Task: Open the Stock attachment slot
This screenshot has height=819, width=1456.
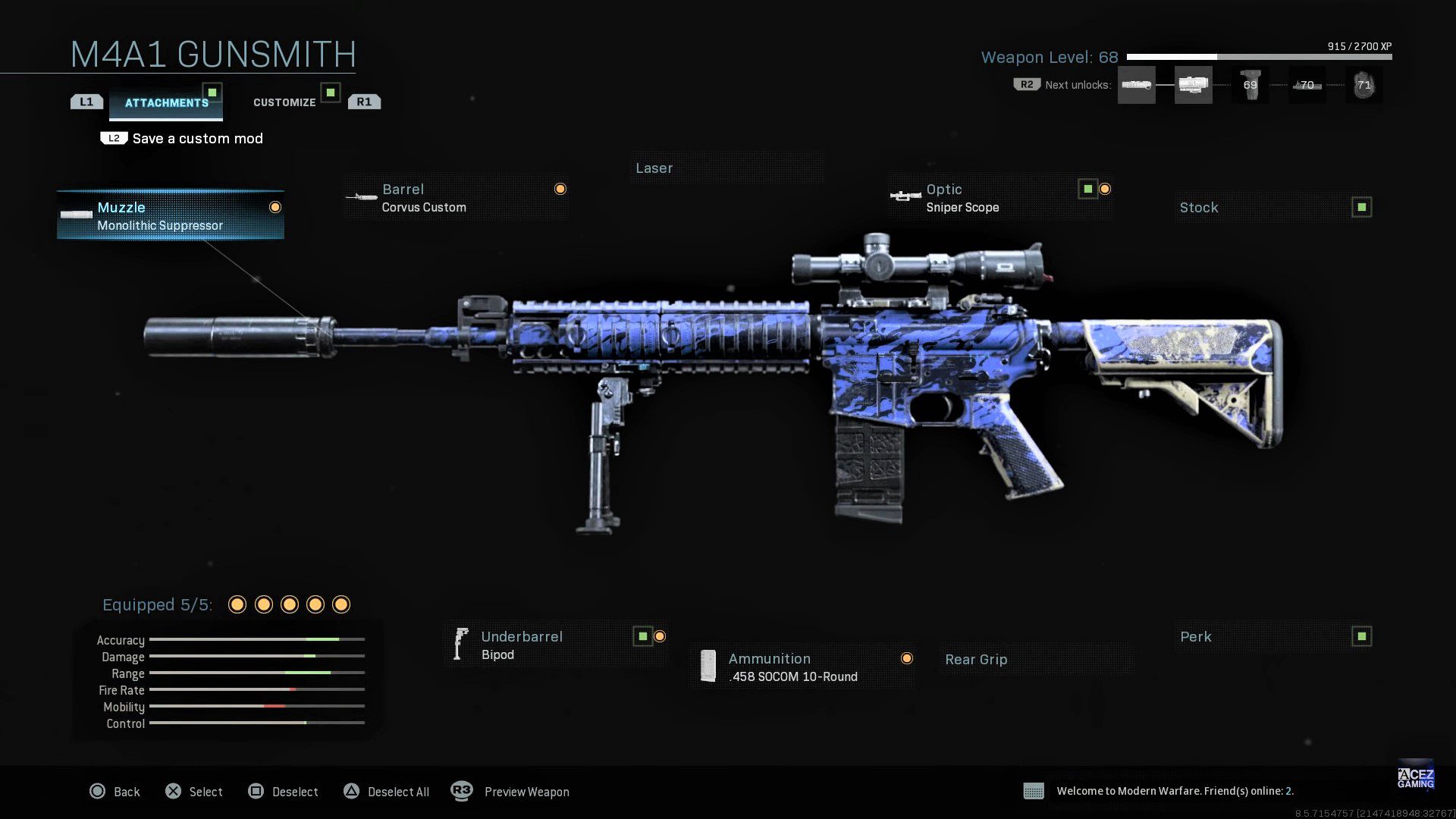Action: 1273,208
